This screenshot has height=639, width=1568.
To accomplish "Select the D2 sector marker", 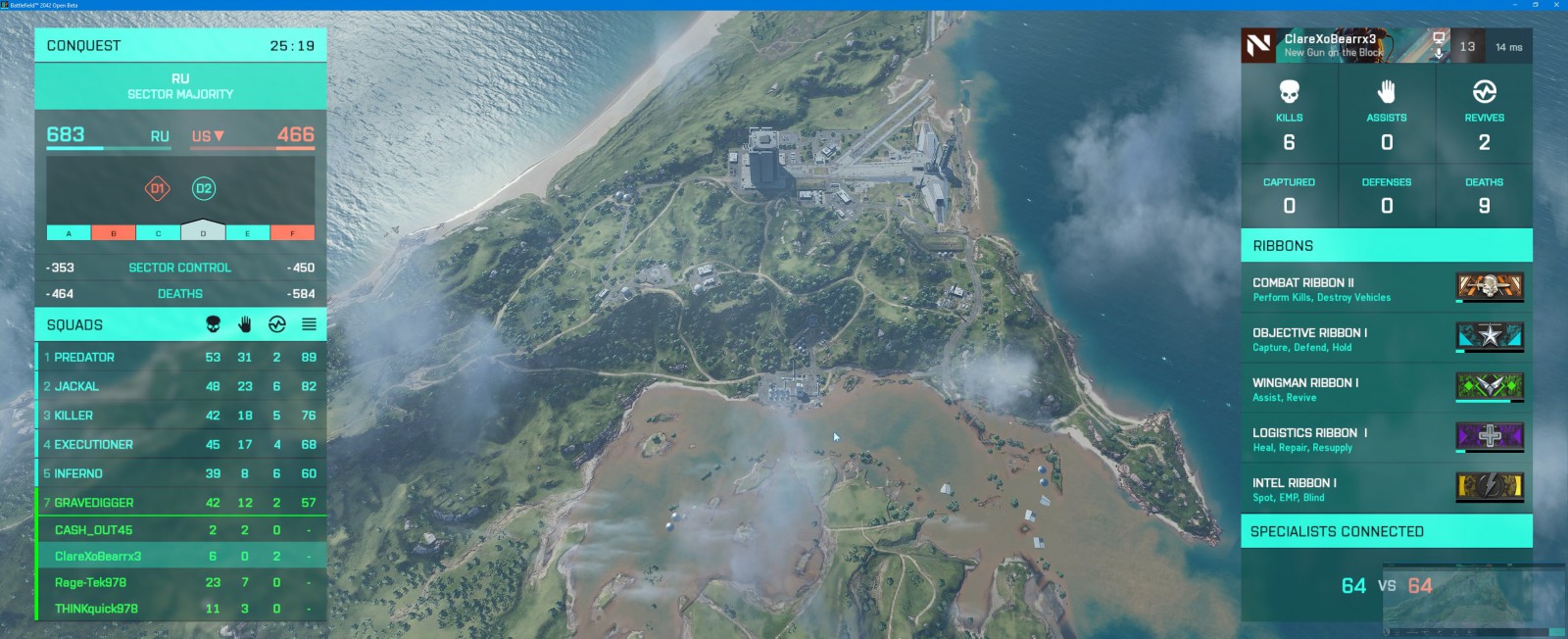I will tap(204, 188).
